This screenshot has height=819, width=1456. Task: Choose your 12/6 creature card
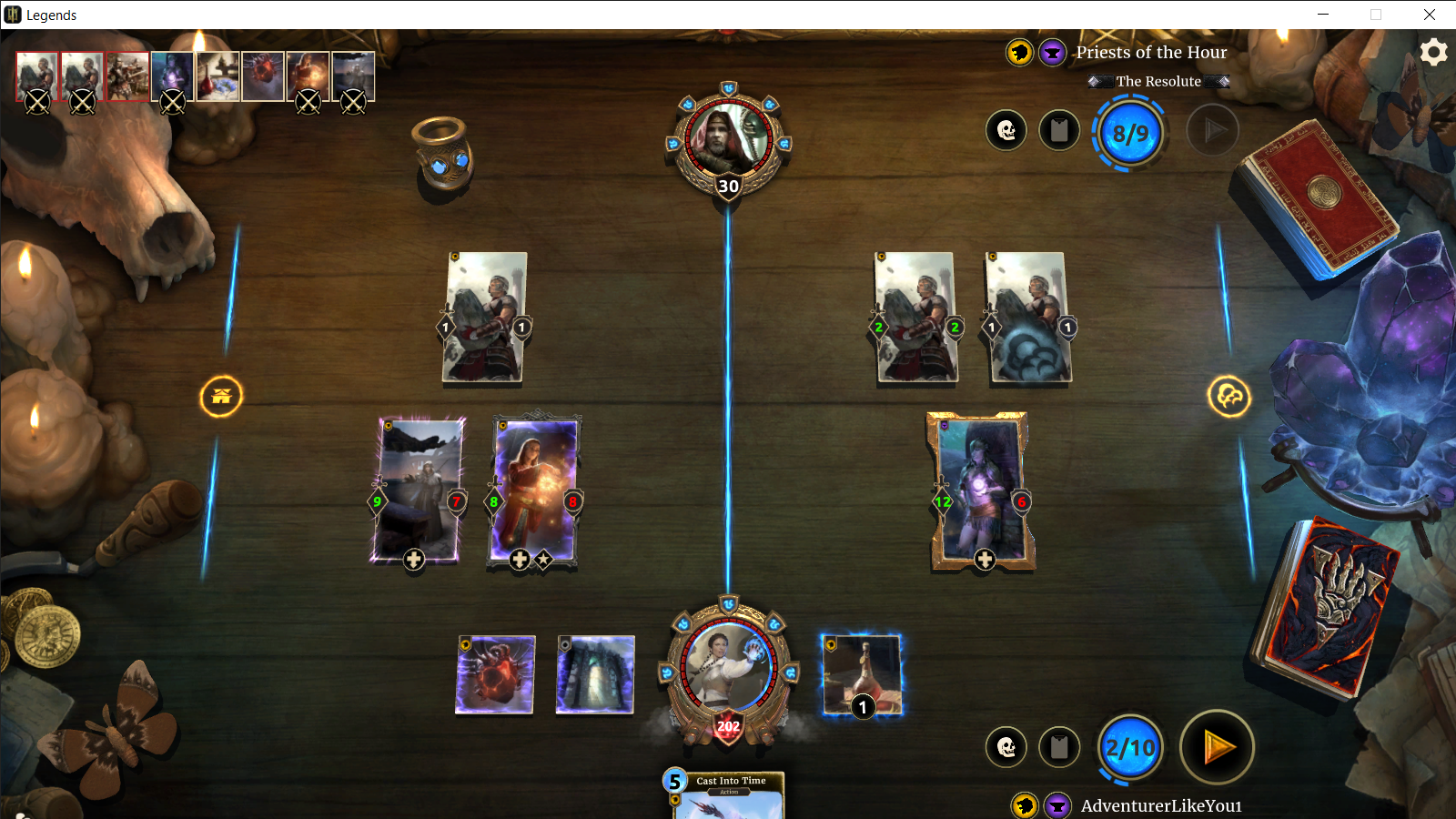coord(980,491)
